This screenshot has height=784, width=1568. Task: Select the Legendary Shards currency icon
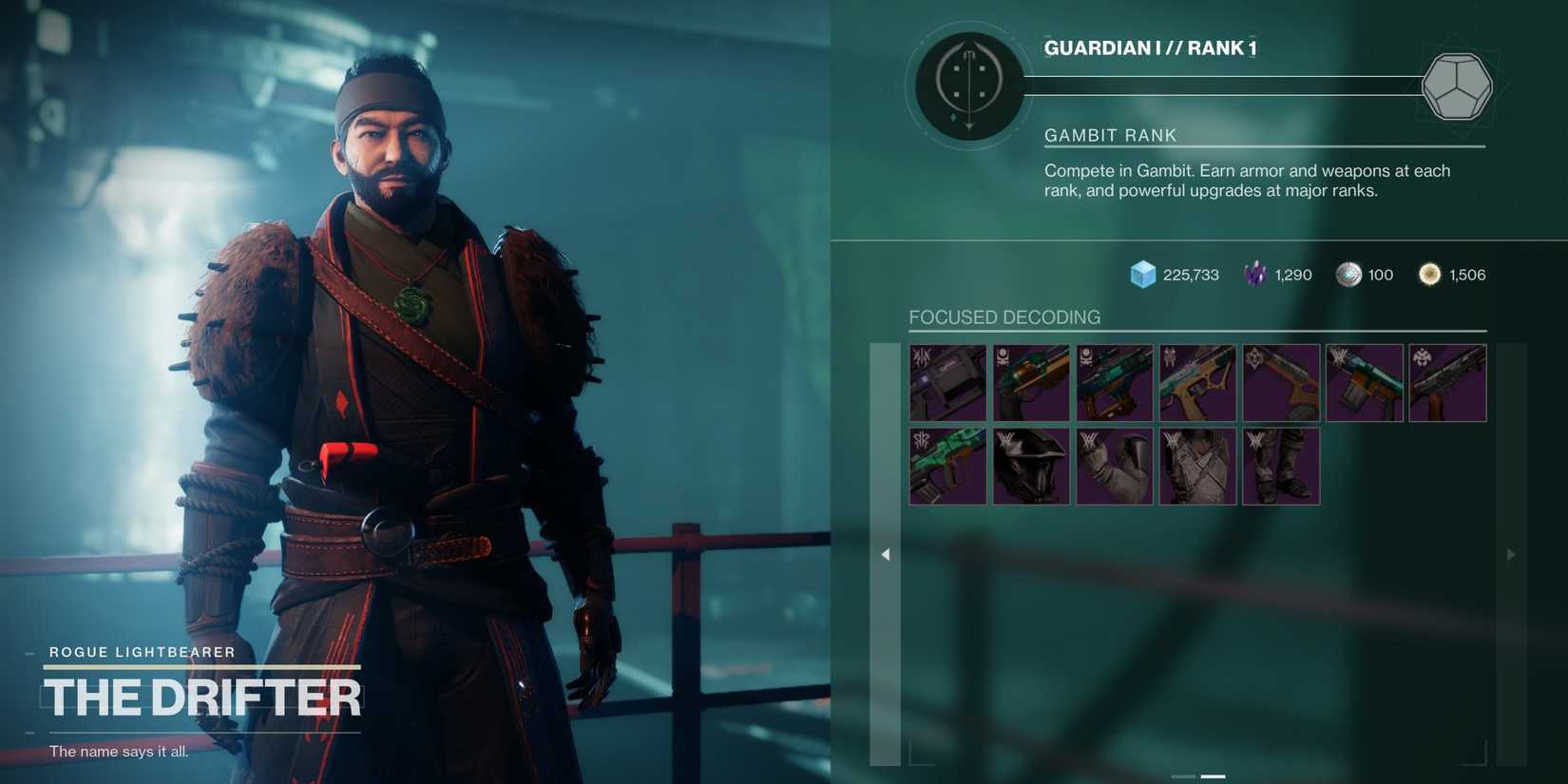pos(1254,274)
